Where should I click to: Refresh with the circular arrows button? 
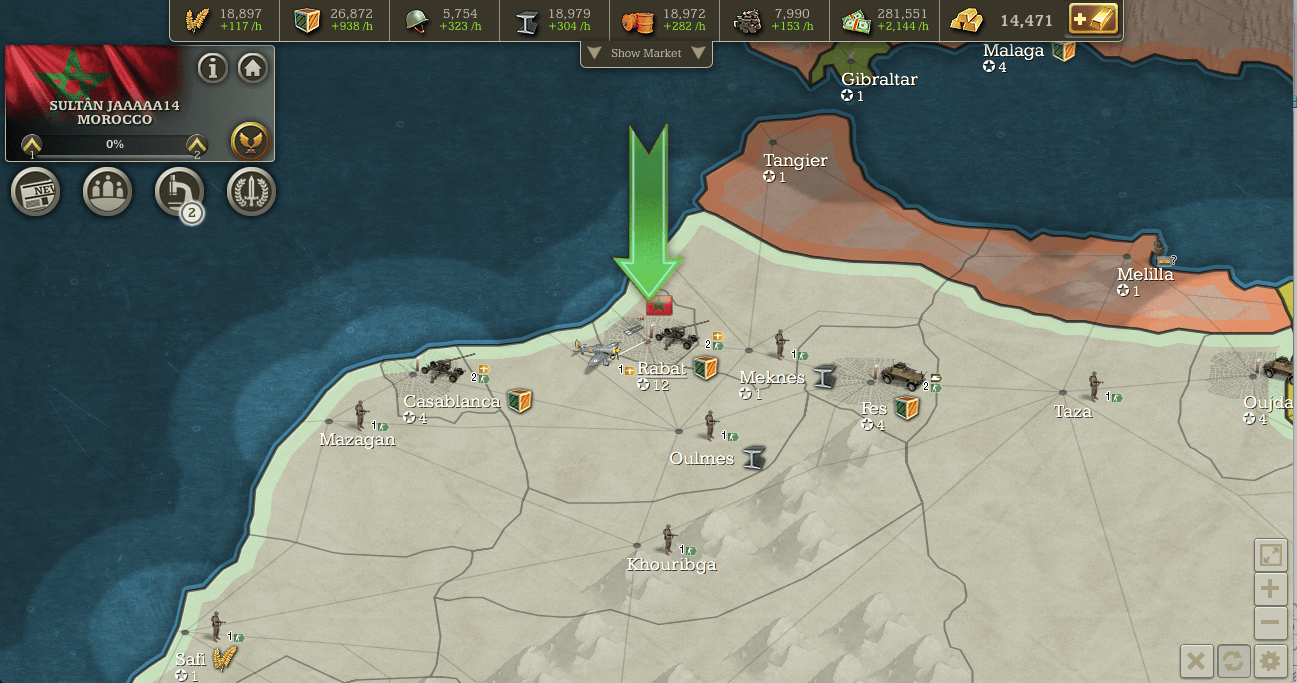tap(1233, 661)
